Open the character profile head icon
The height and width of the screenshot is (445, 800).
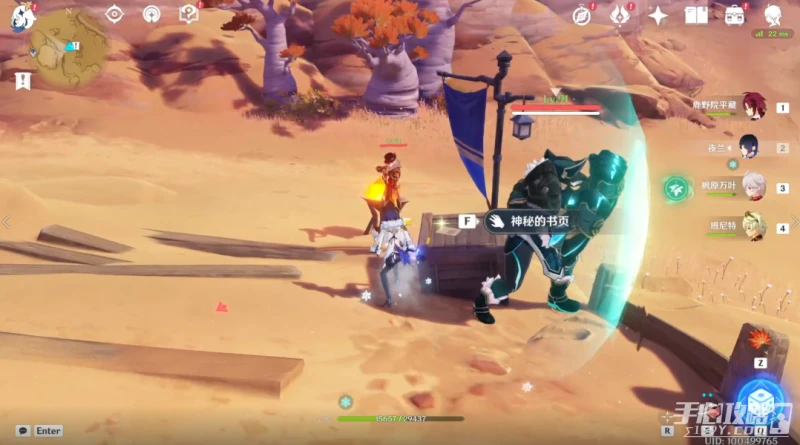click(x=773, y=15)
